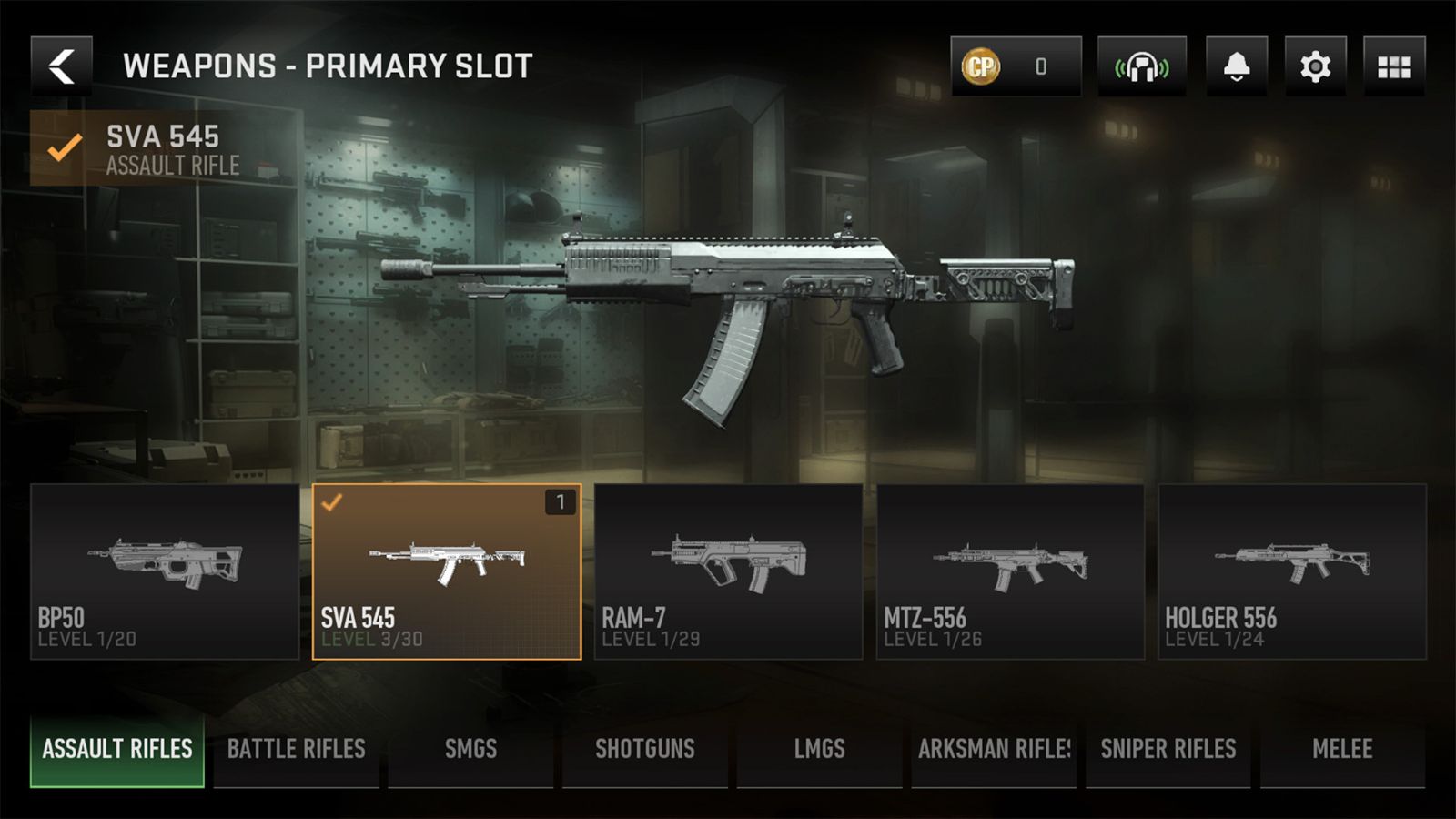The width and height of the screenshot is (1456, 819).
Task: Click the back arrow to leave Primary Slot
Action: click(x=60, y=65)
